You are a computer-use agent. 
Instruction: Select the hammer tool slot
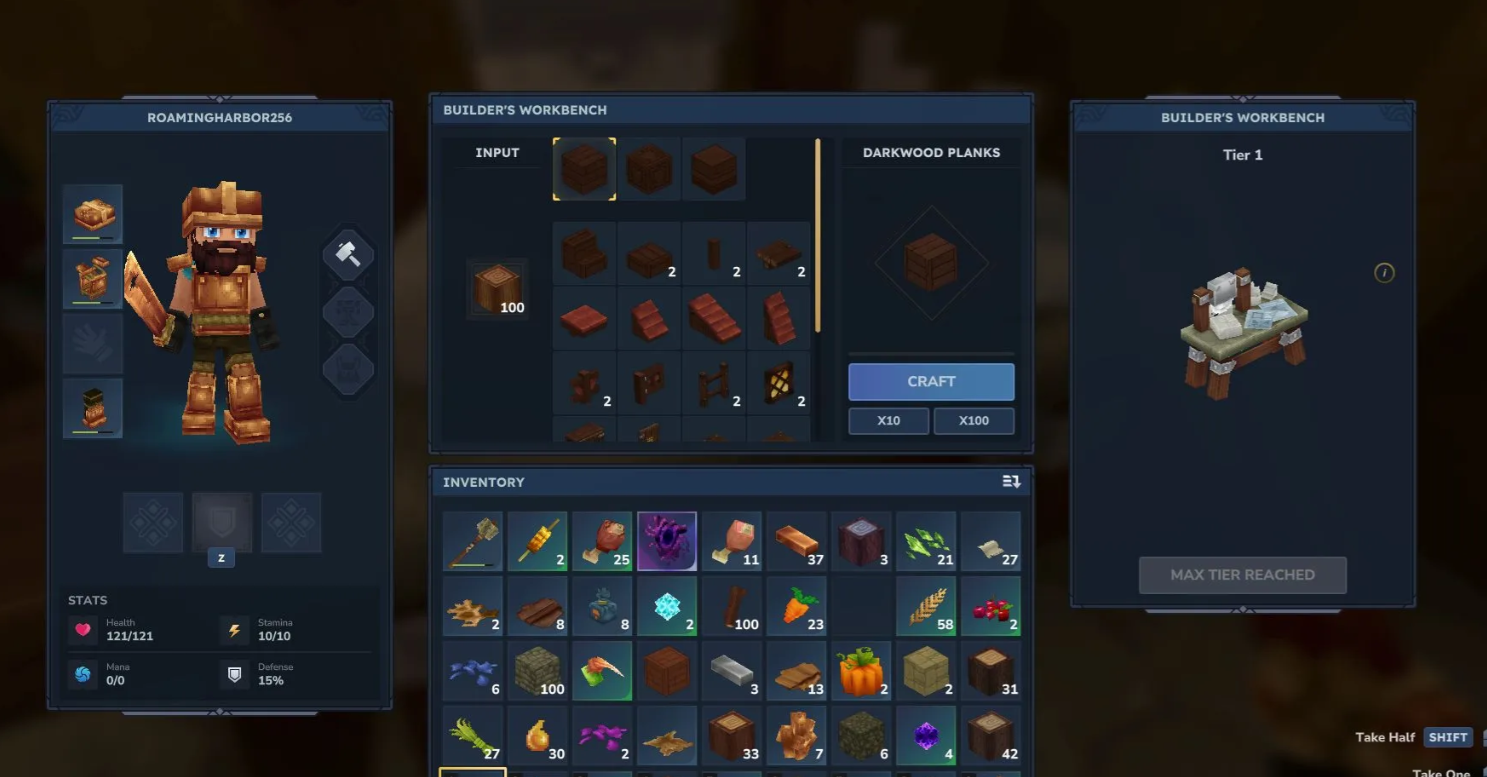[x=348, y=254]
